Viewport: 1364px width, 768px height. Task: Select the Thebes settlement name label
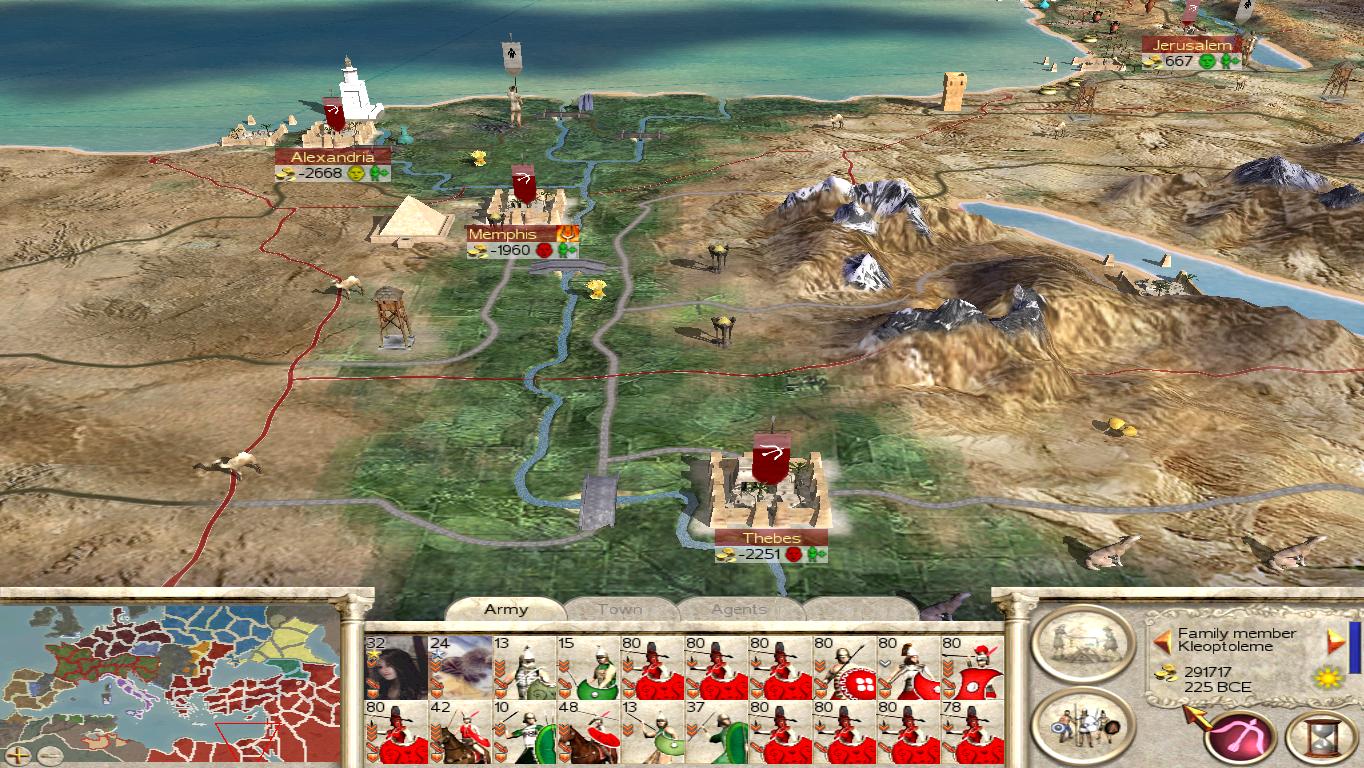tap(771, 538)
